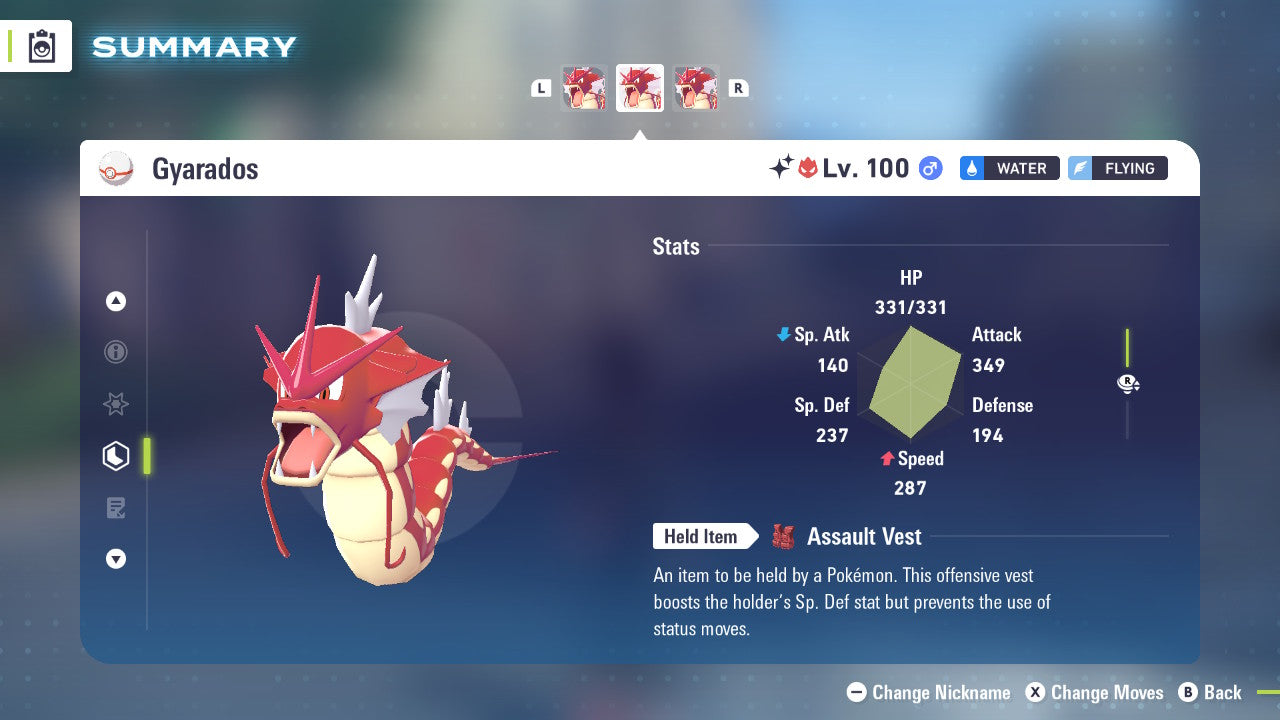Screen dimensions: 1280x720
Task: Click the L button to view previous Pokémon
Action: tap(541, 87)
